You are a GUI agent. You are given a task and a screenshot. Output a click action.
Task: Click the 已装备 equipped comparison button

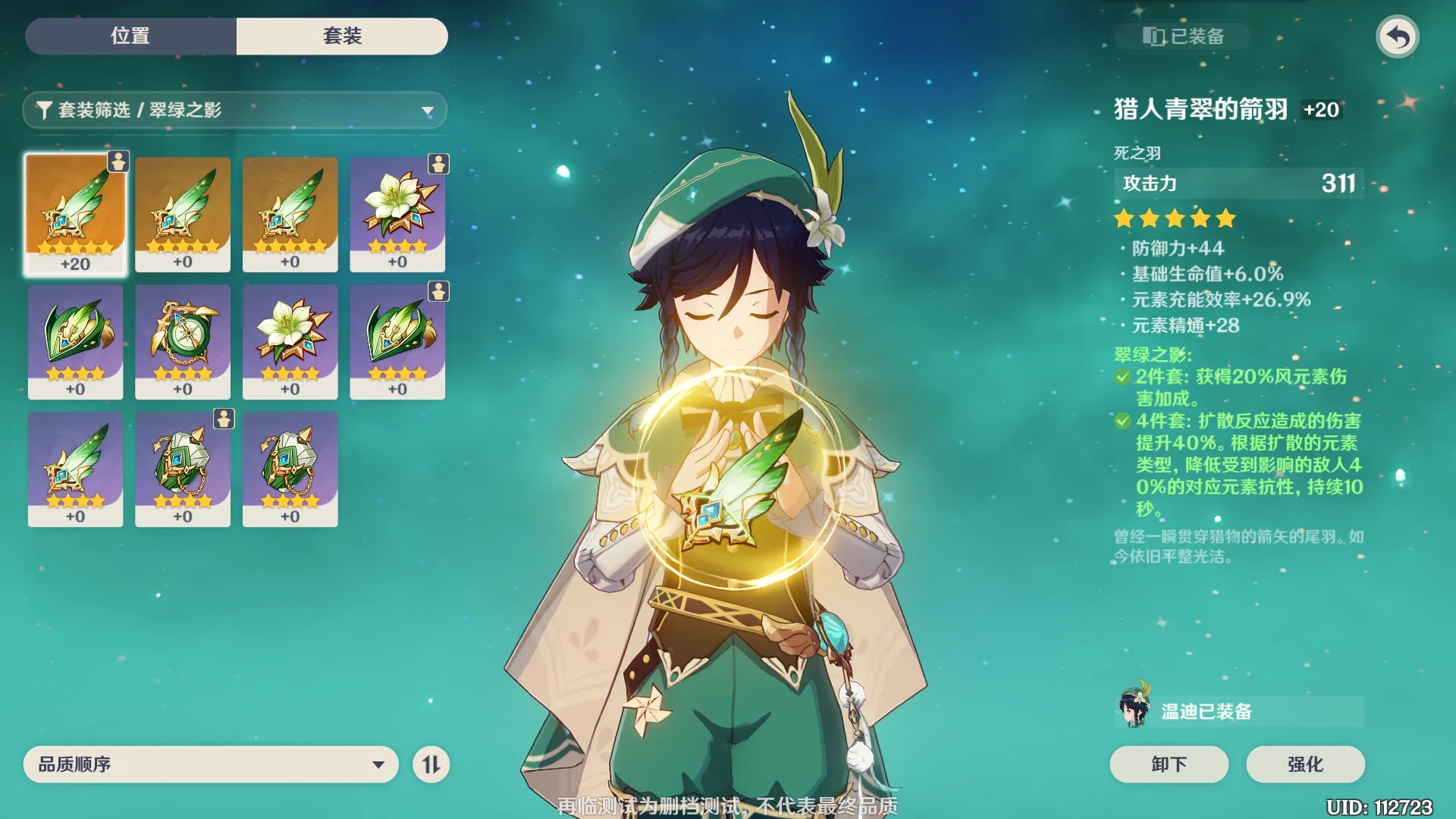coord(1183,36)
